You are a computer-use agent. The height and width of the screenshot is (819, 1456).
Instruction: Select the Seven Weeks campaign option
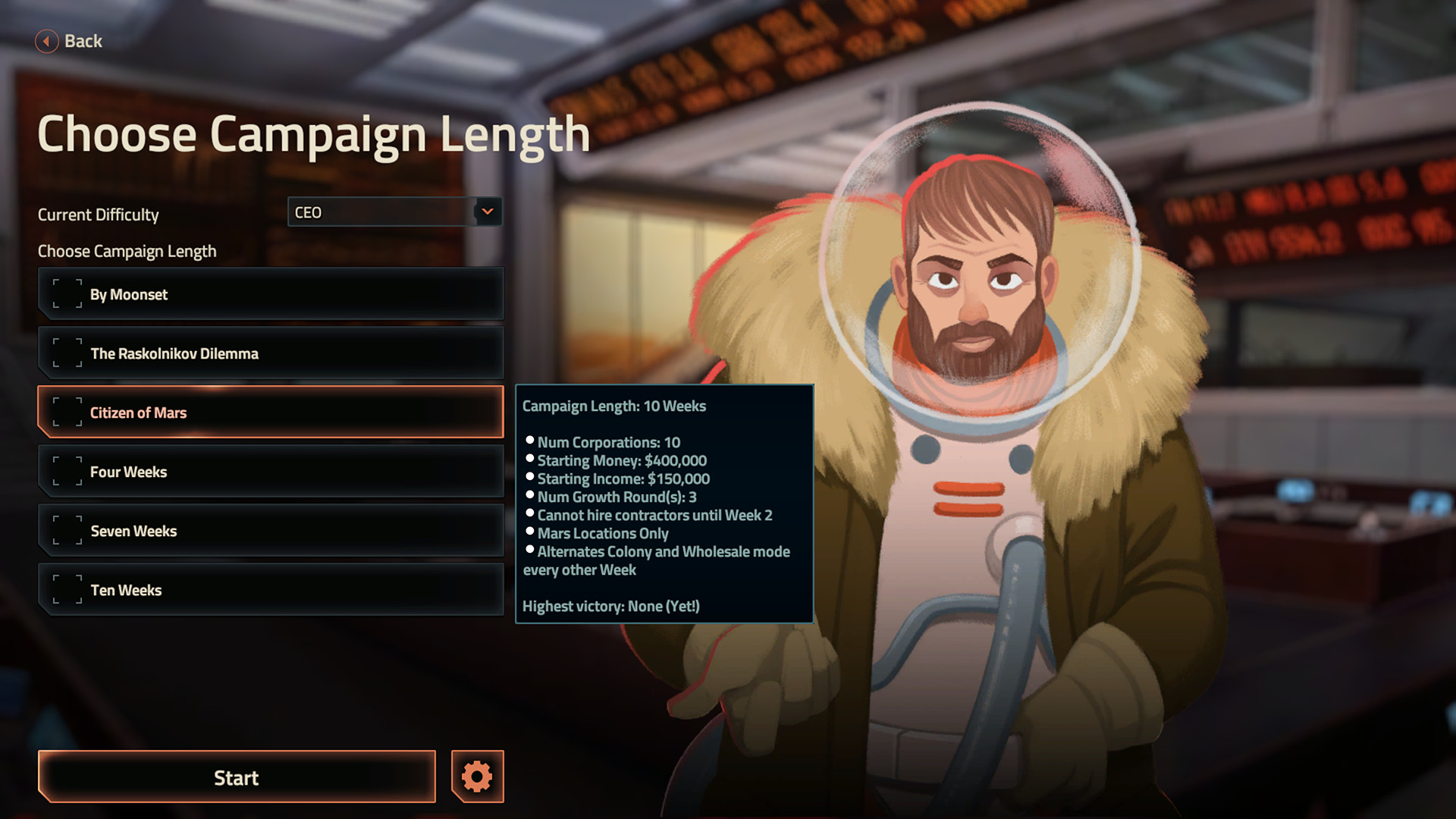point(270,530)
